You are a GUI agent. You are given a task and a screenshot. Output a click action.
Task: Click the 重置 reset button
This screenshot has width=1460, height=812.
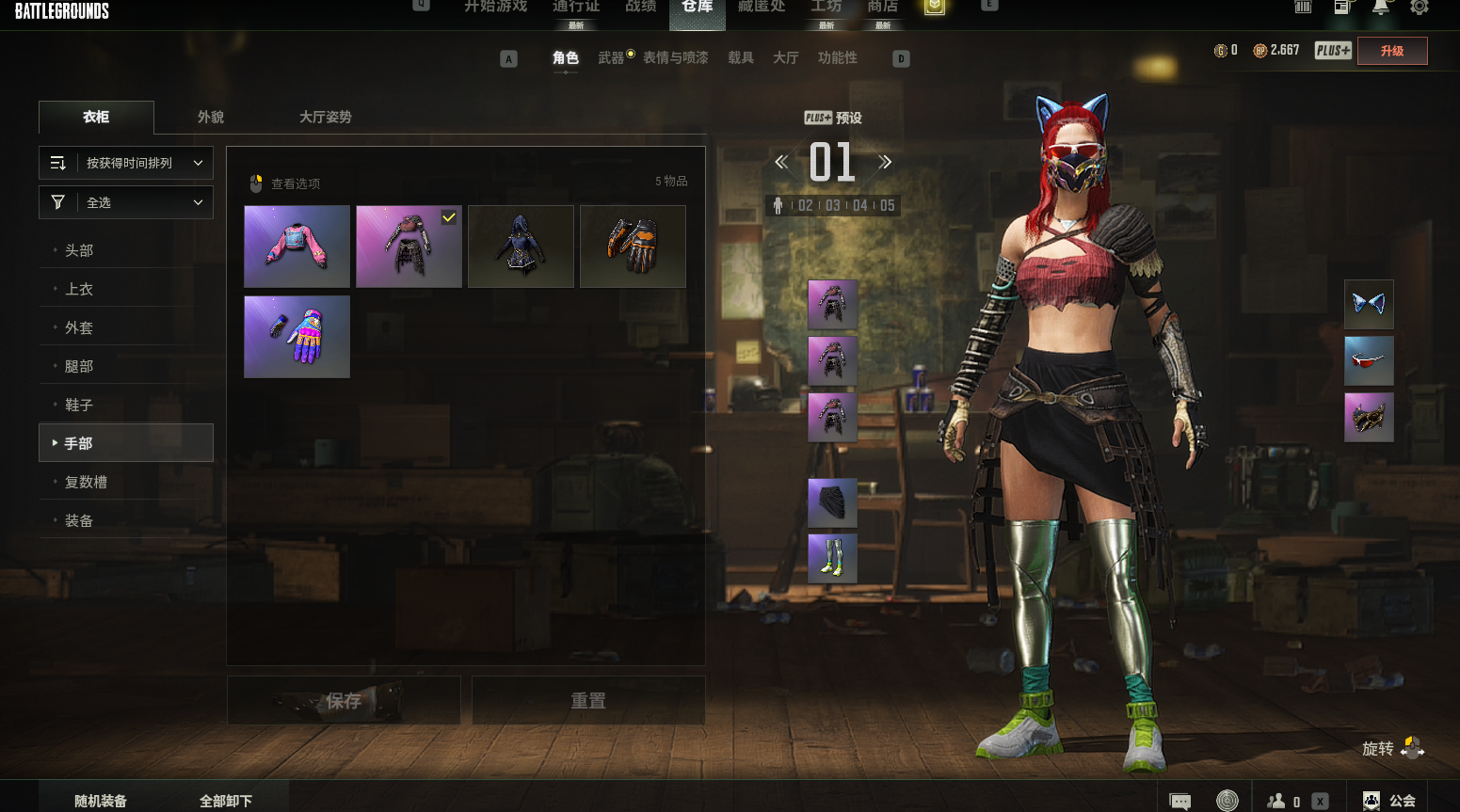(588, 700)
